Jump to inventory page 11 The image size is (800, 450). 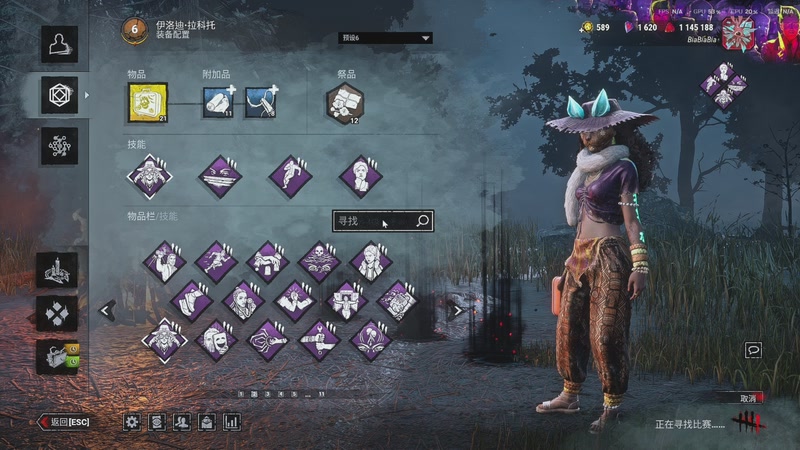(x=321, y=394)
